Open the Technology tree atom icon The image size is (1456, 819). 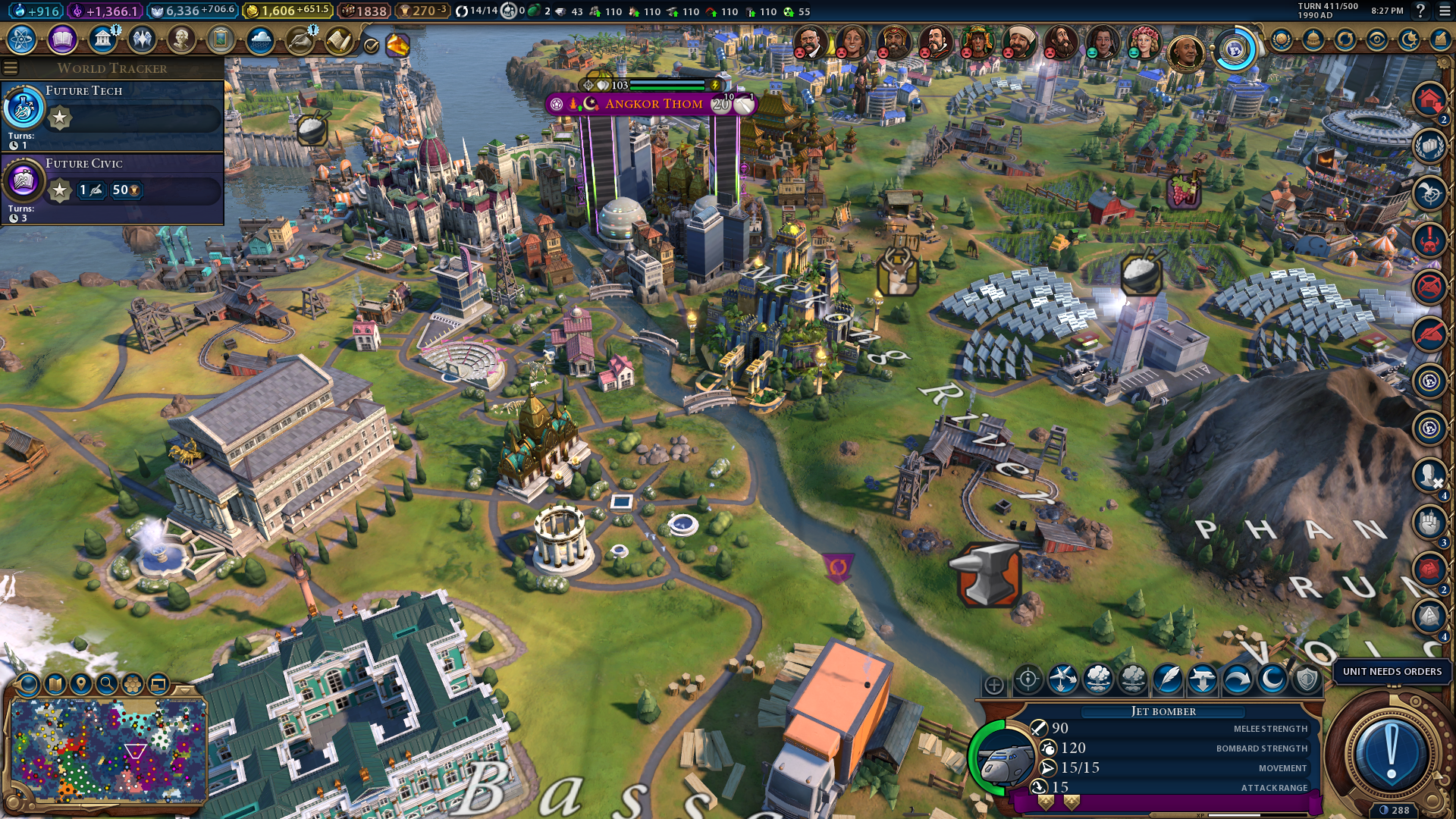(x=22, y=39)
